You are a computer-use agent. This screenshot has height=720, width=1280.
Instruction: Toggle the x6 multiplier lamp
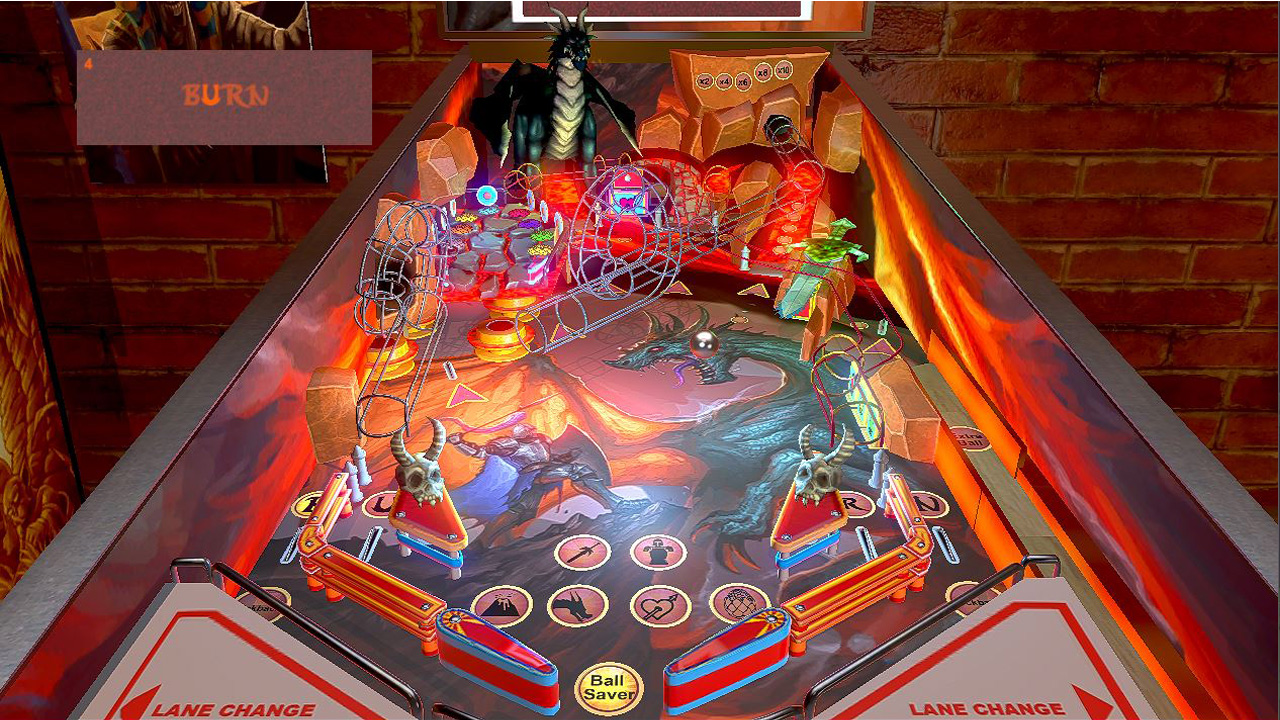[x=744, y=82]
